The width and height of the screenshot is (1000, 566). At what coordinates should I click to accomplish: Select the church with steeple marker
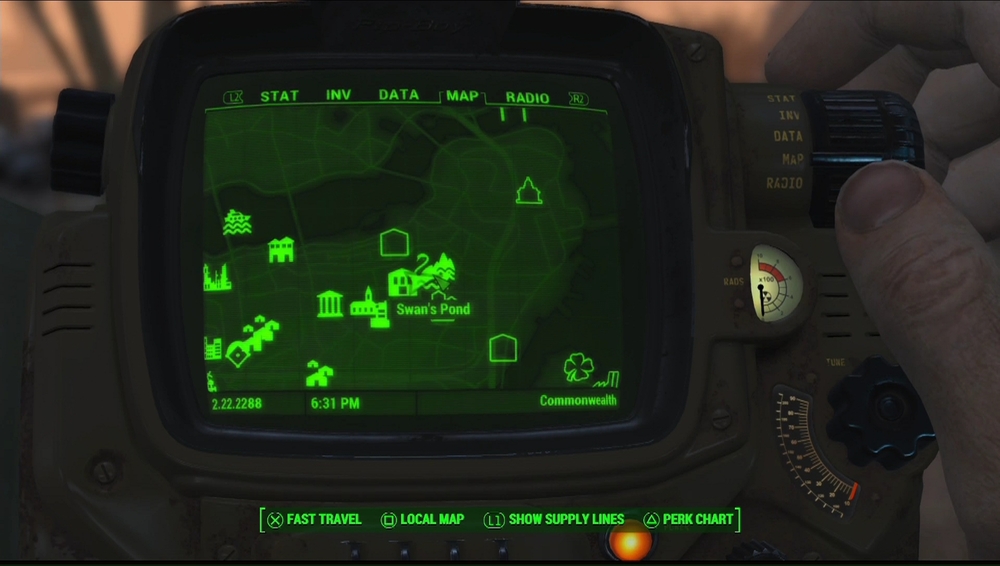click(x=369, y=304)
